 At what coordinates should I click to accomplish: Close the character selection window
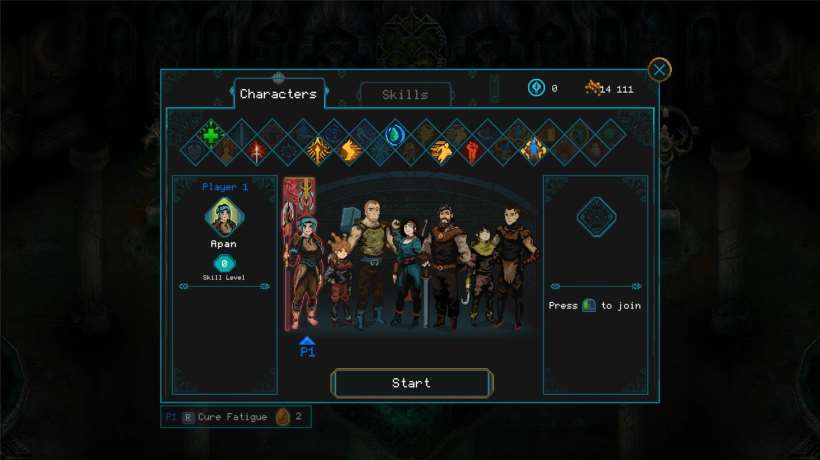[x=659, y=70]
